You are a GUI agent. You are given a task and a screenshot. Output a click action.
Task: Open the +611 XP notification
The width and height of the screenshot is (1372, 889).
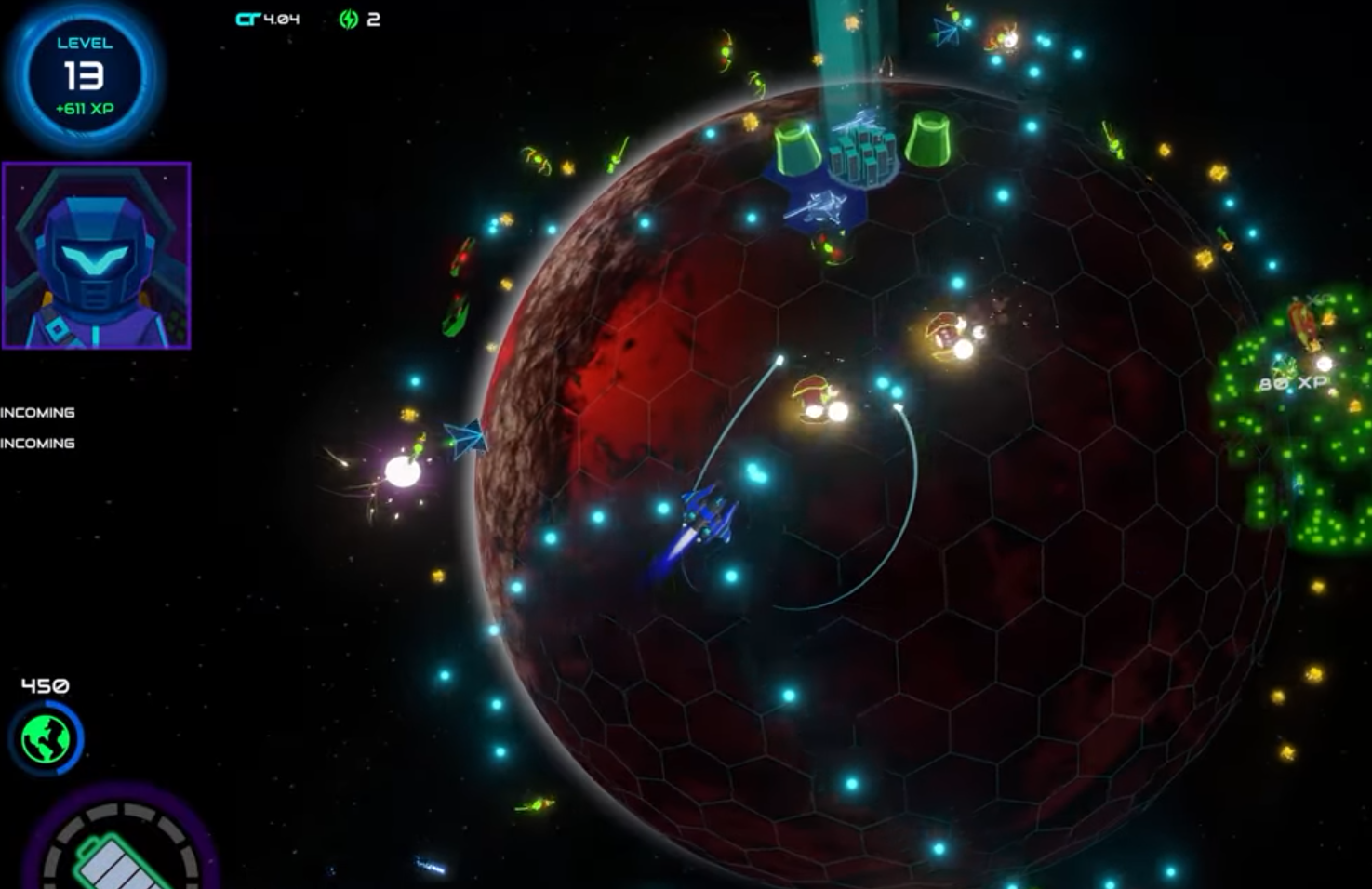click(83, 107)
